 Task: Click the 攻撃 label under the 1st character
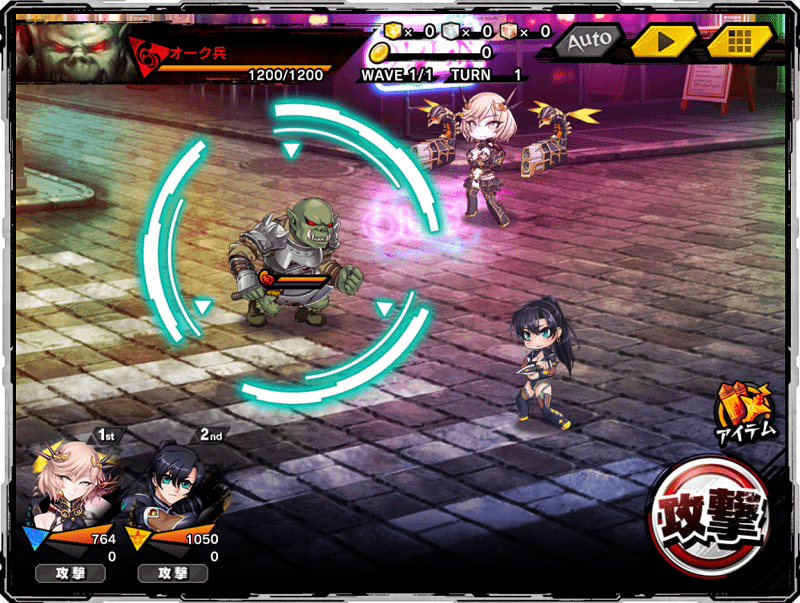pyautogui.click(x=71, y=574)
